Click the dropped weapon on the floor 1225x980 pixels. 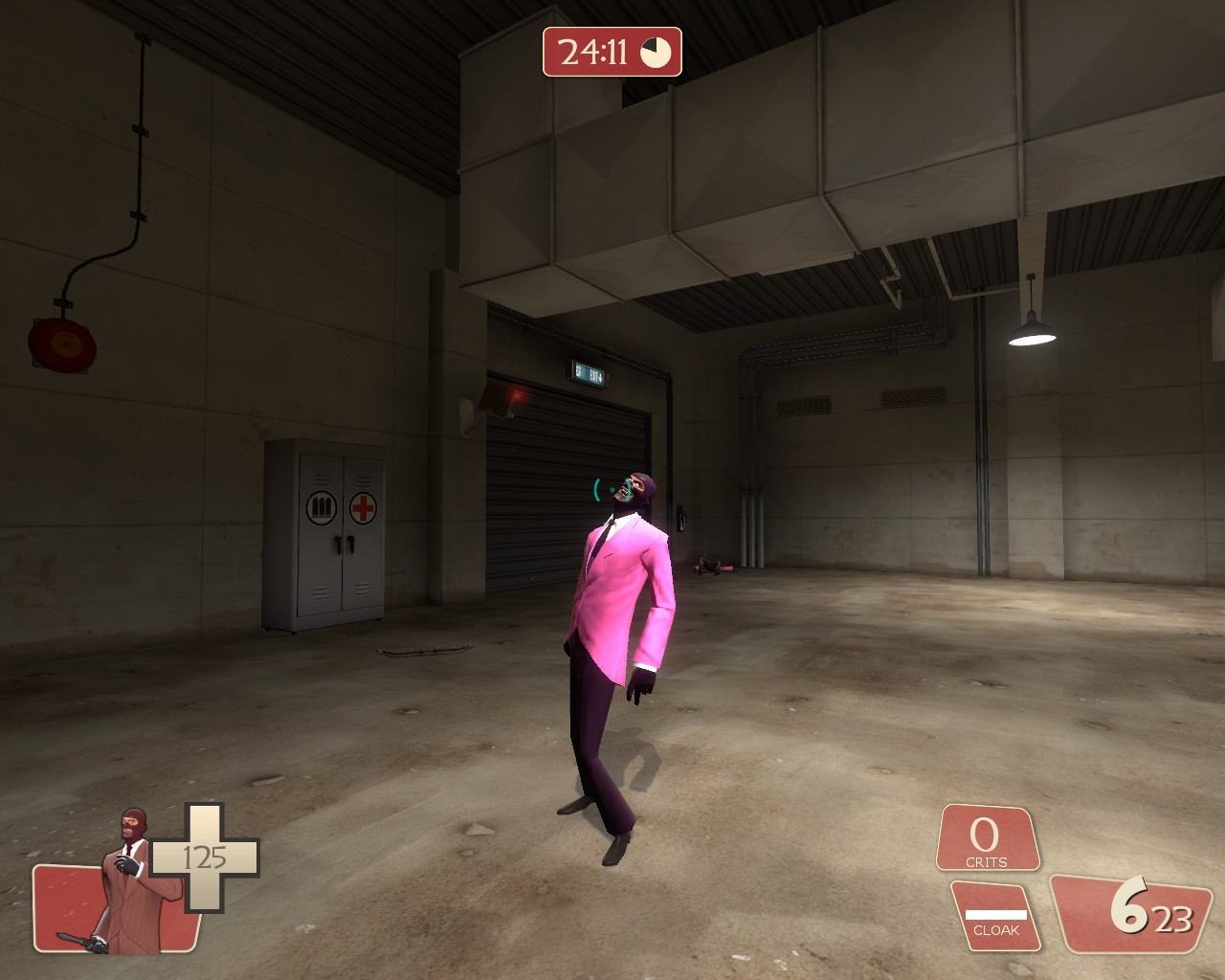point(713,569)
